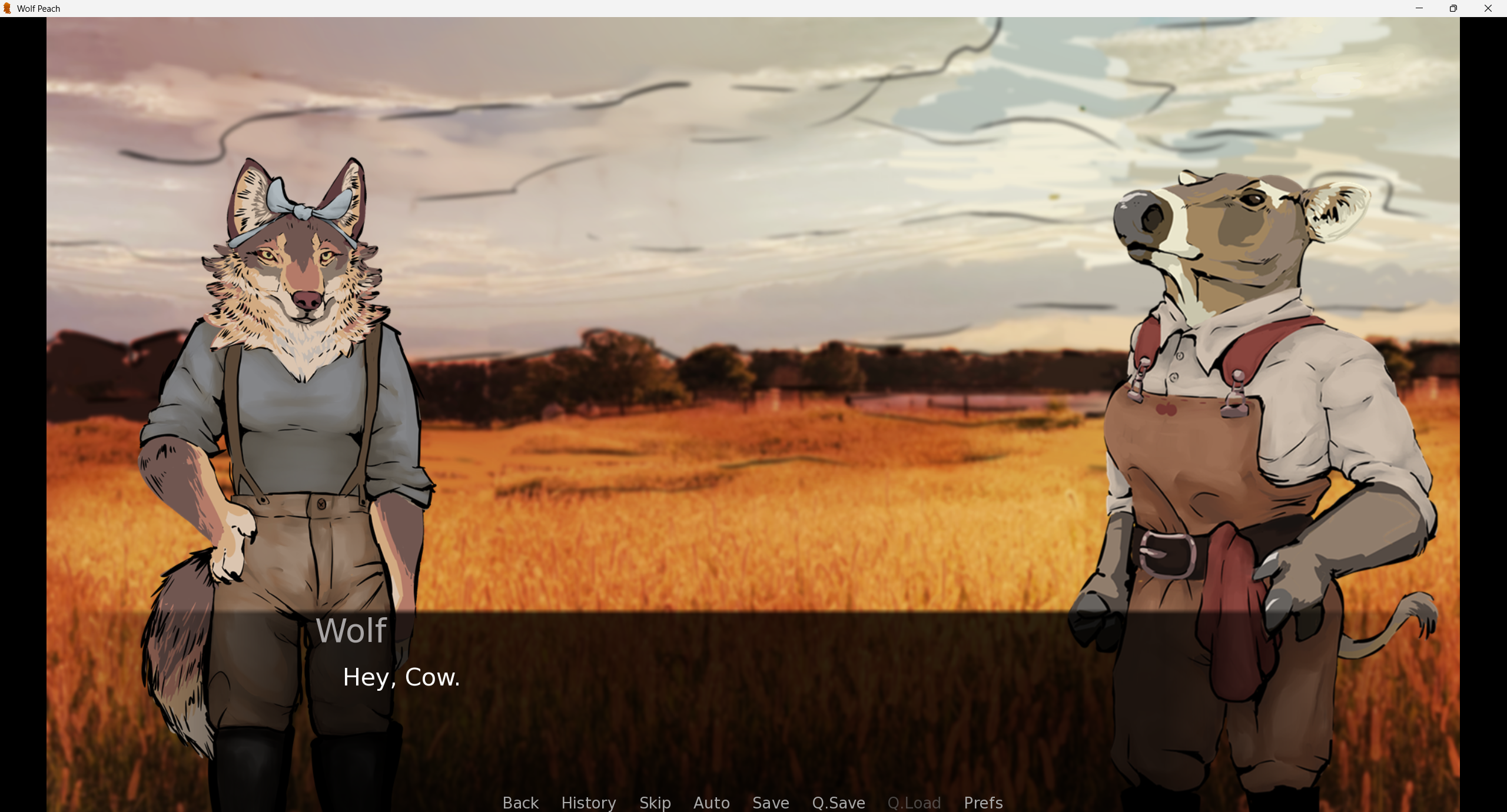Viewport: 1507px width, 812px height.
Task: Minimize the Wolf Peach window
Action: point(1418,8)
